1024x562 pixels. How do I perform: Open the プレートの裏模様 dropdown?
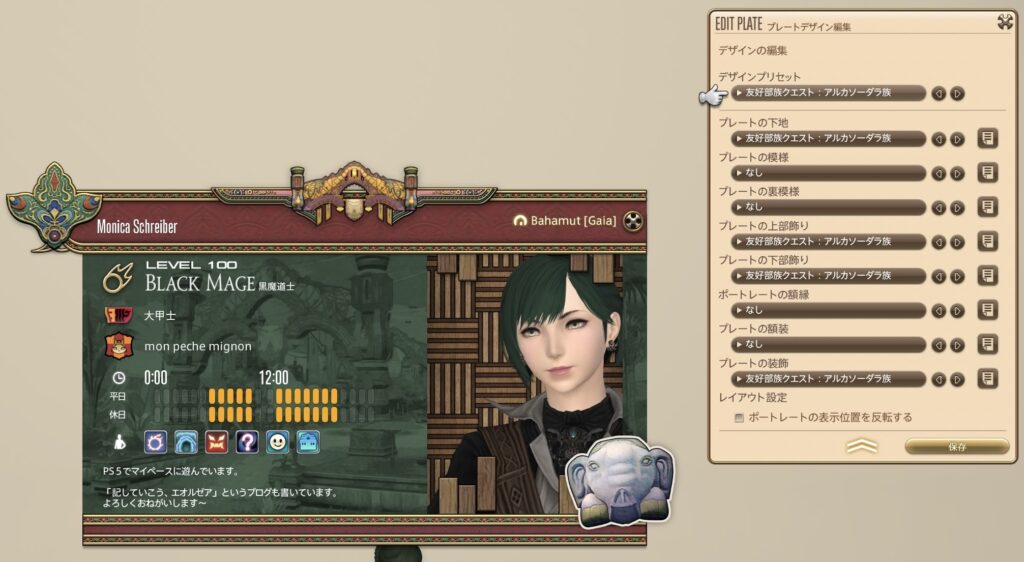[828, 207]
